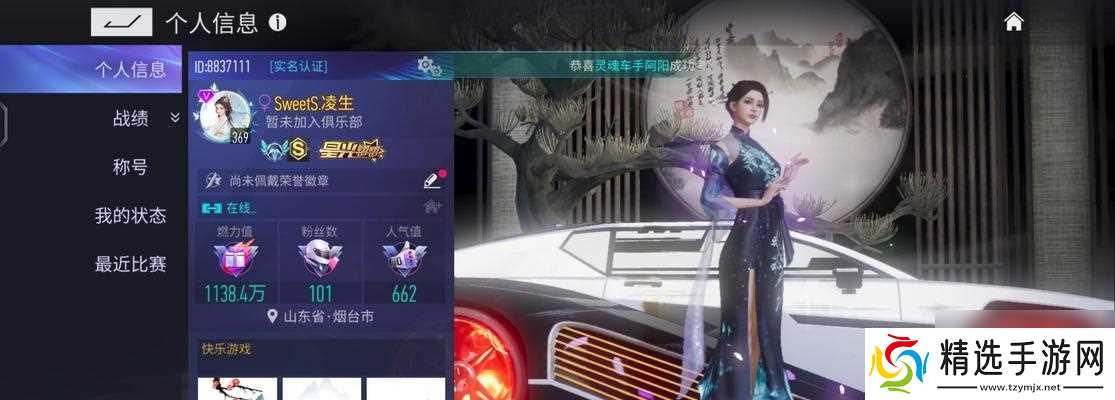This screenshot has width=1115, height=400.
Task: Choose the 我的状态 tab
Action: 130,215
